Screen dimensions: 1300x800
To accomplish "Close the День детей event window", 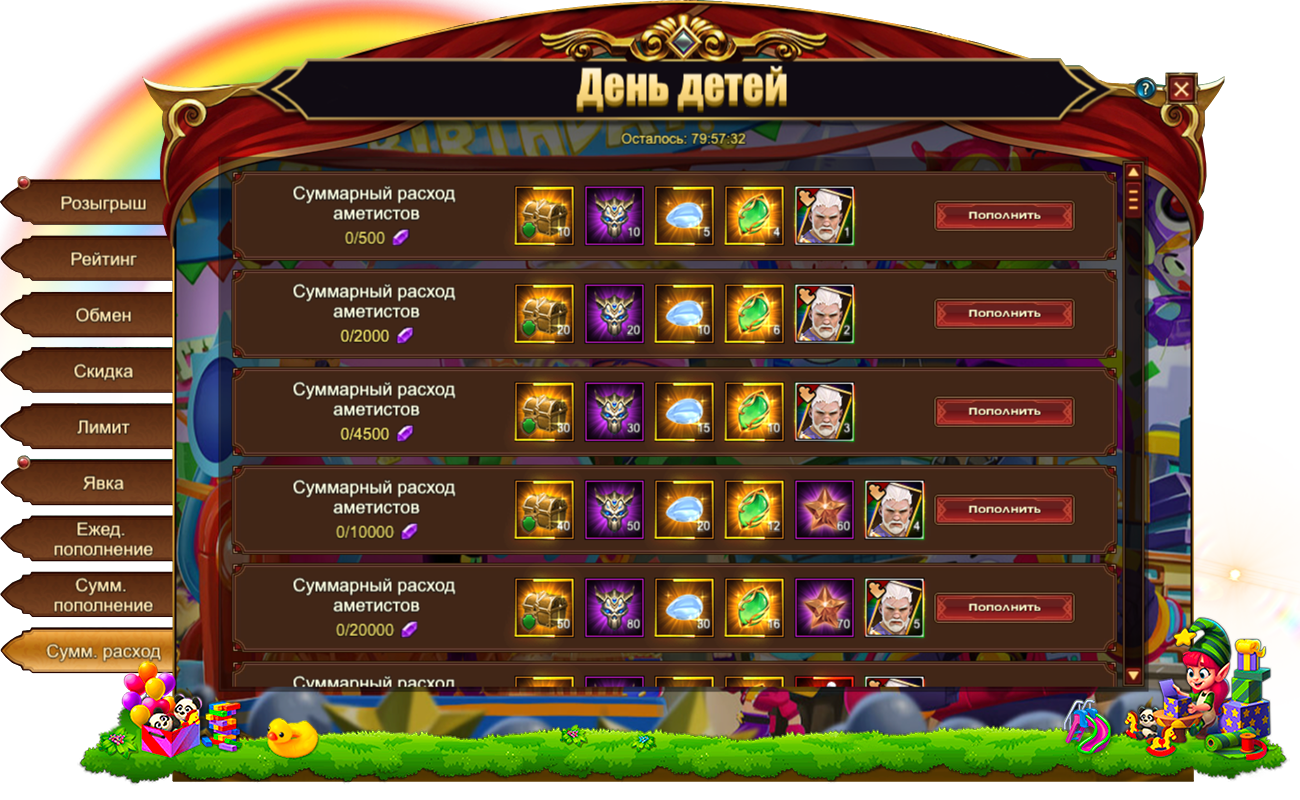I will pyautogui.click(x=1181, y=89).
